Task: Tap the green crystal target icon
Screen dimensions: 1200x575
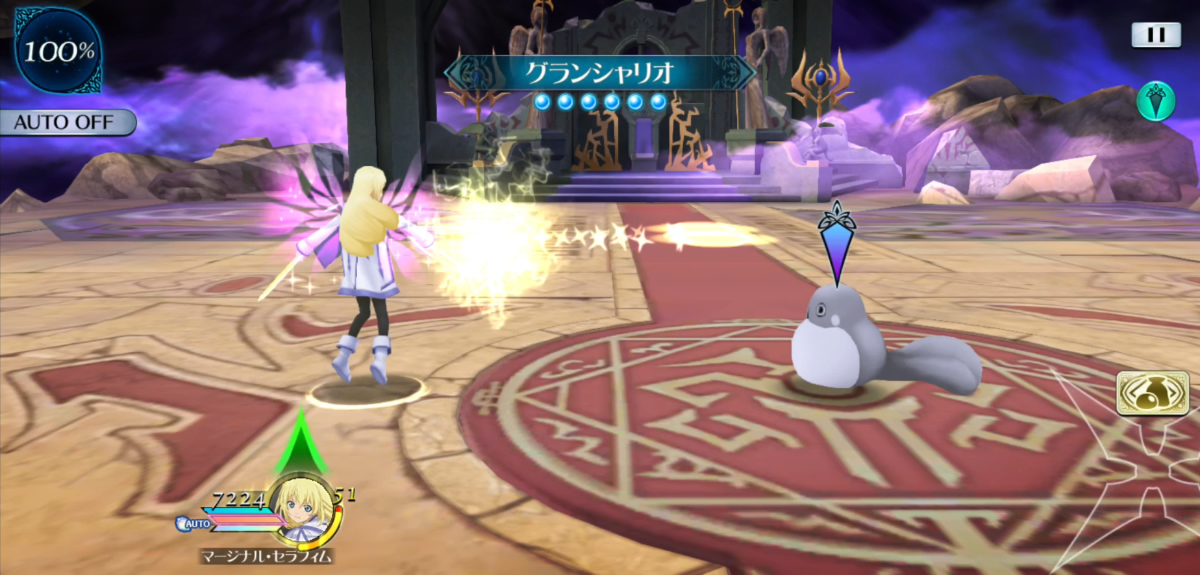Action: coord(1155,101)
